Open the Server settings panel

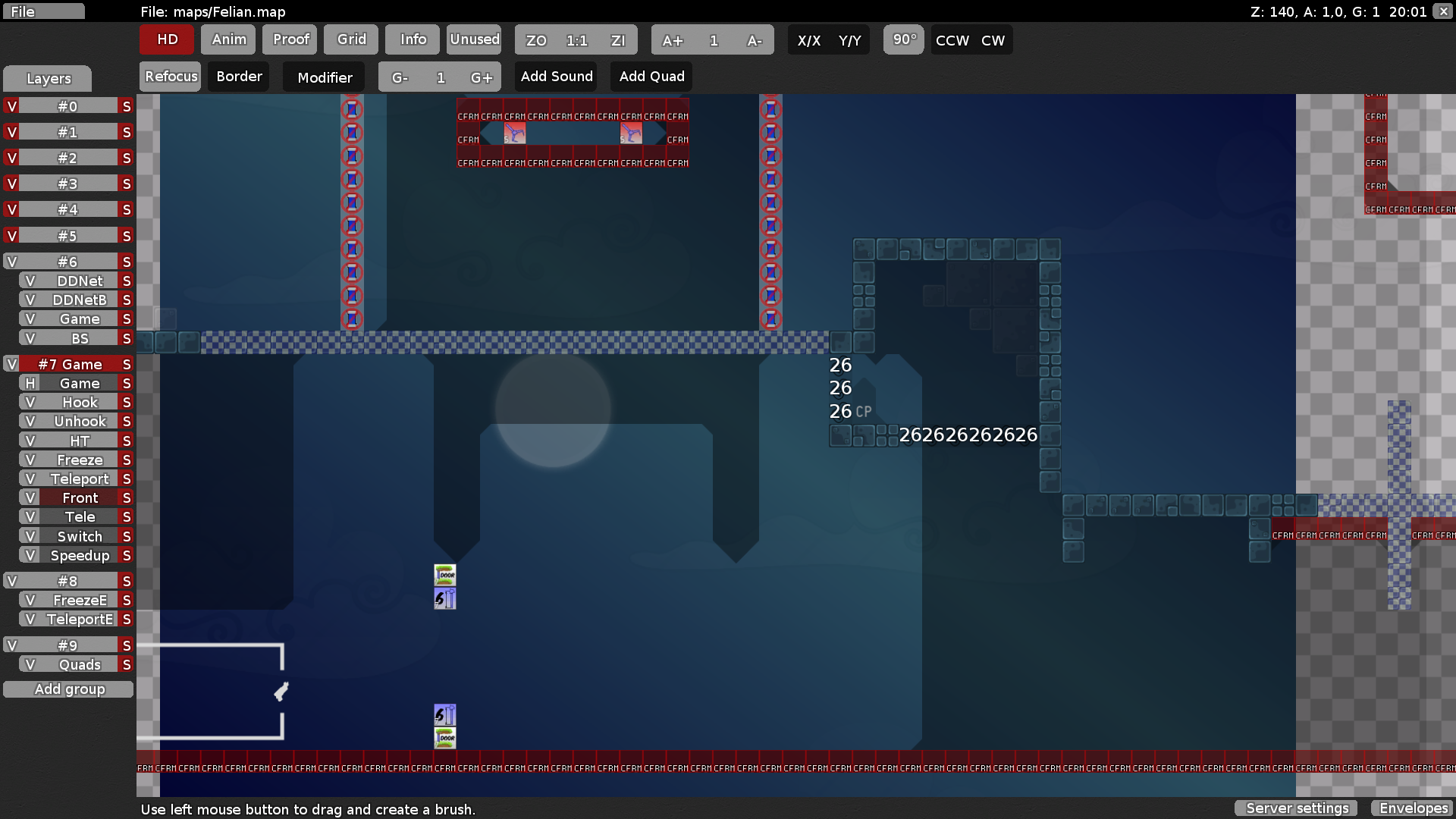point(1296,808)
